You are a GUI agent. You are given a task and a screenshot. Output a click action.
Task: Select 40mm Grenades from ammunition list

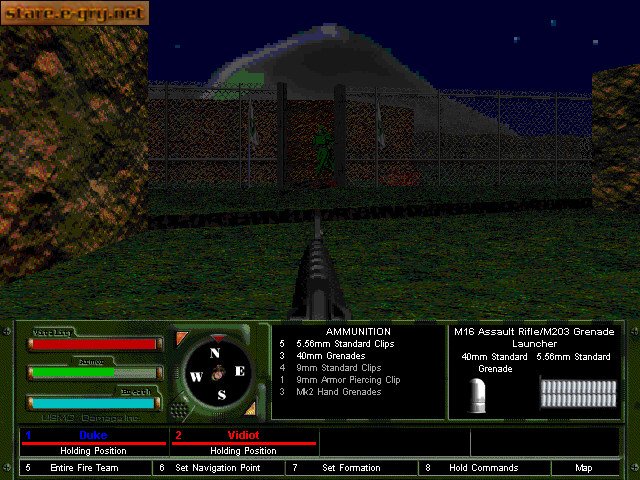point(330,356)
